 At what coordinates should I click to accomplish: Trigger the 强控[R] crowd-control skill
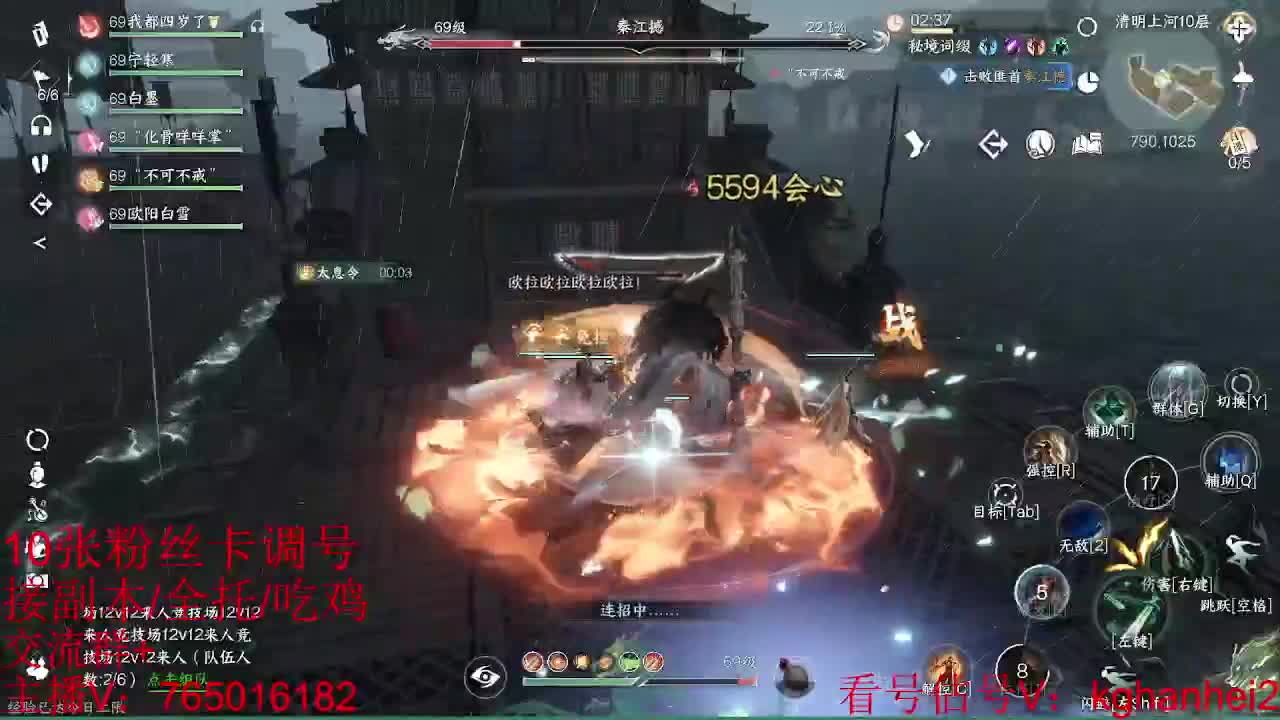tap(1048, 448)
